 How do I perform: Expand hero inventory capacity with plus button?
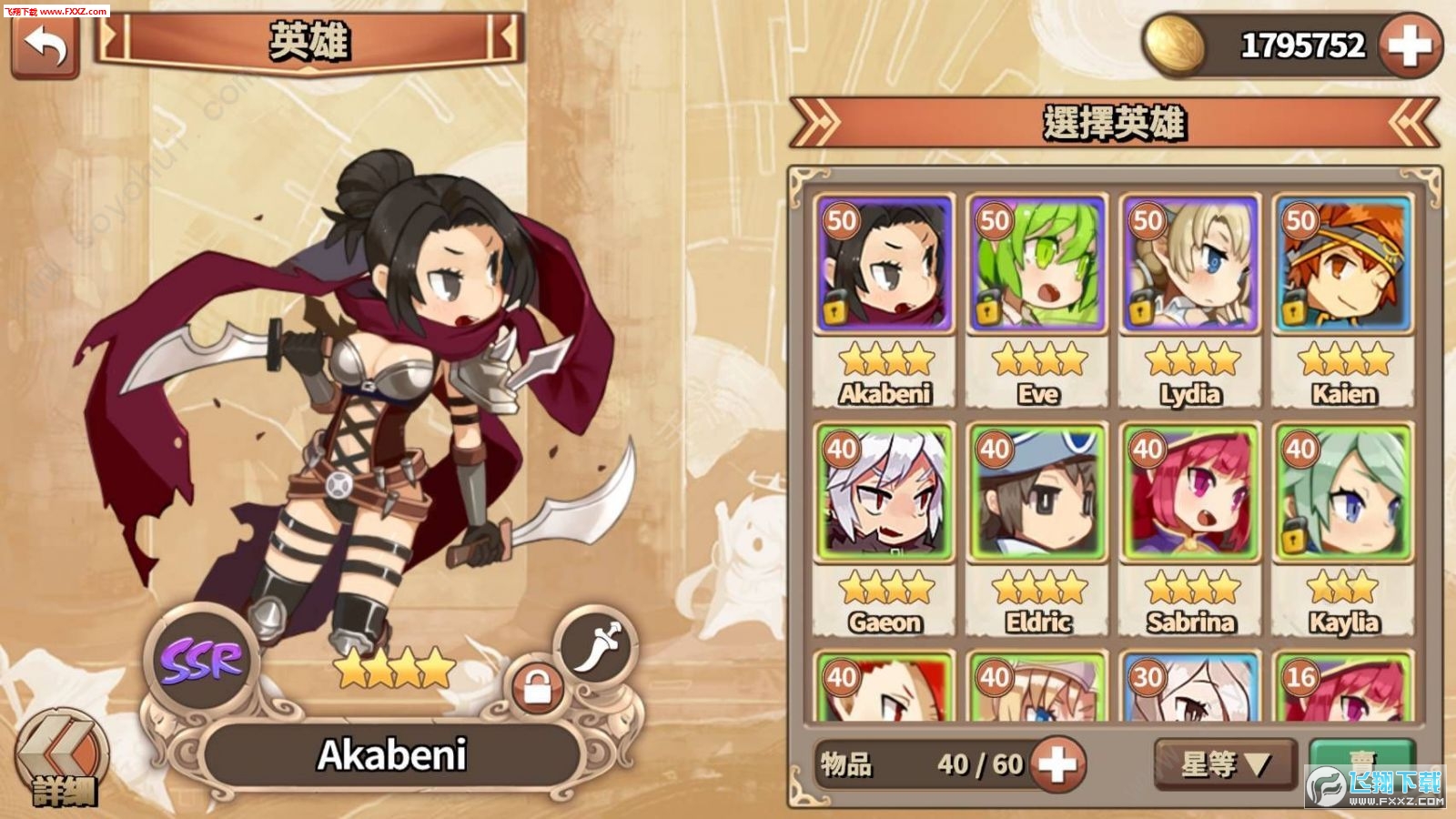[x=1057, y=763]
